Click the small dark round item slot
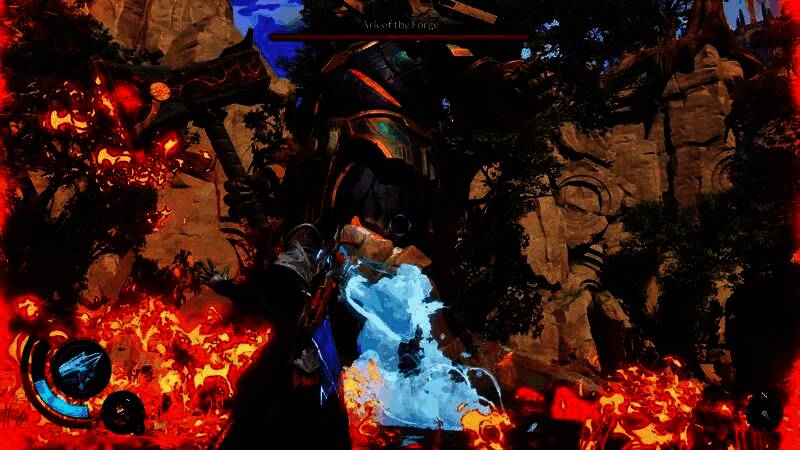This screenshot has width=800, height=450. click(124, 409)
